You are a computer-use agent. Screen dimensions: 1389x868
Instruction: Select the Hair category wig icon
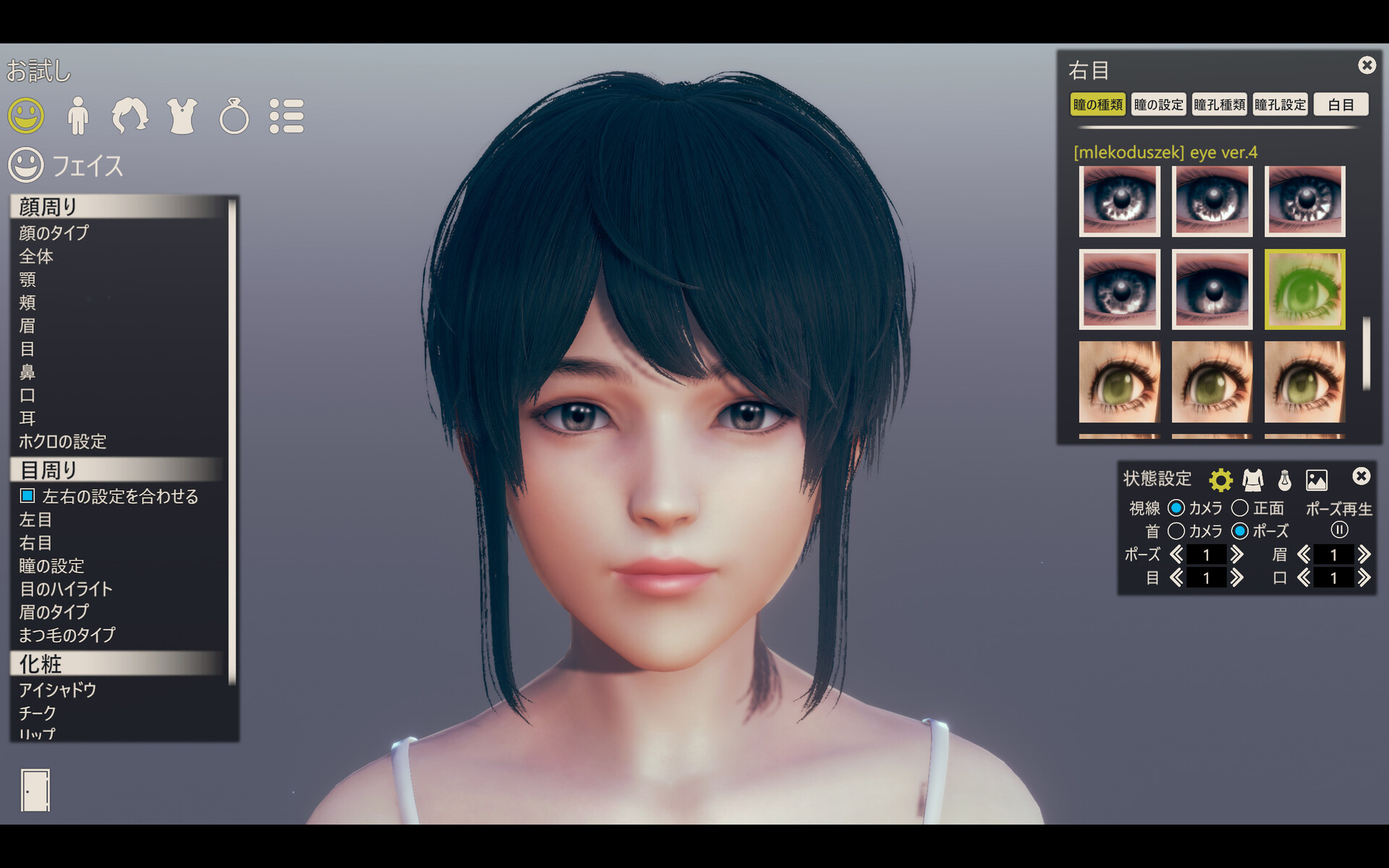130,114
